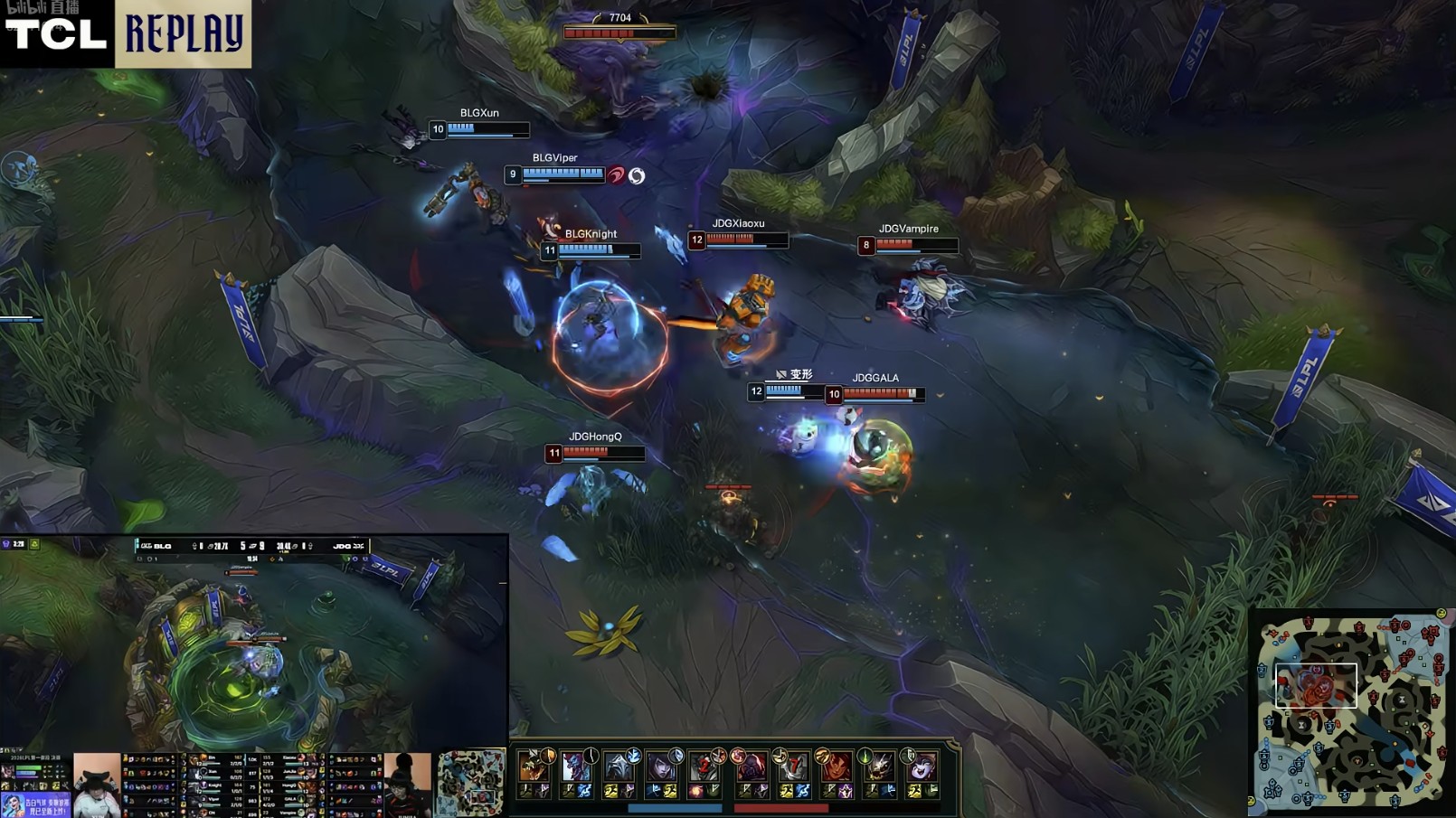Click the minimap in the bottom-right corner
The image size is (1456, 818).
[x=1350, y=711]
